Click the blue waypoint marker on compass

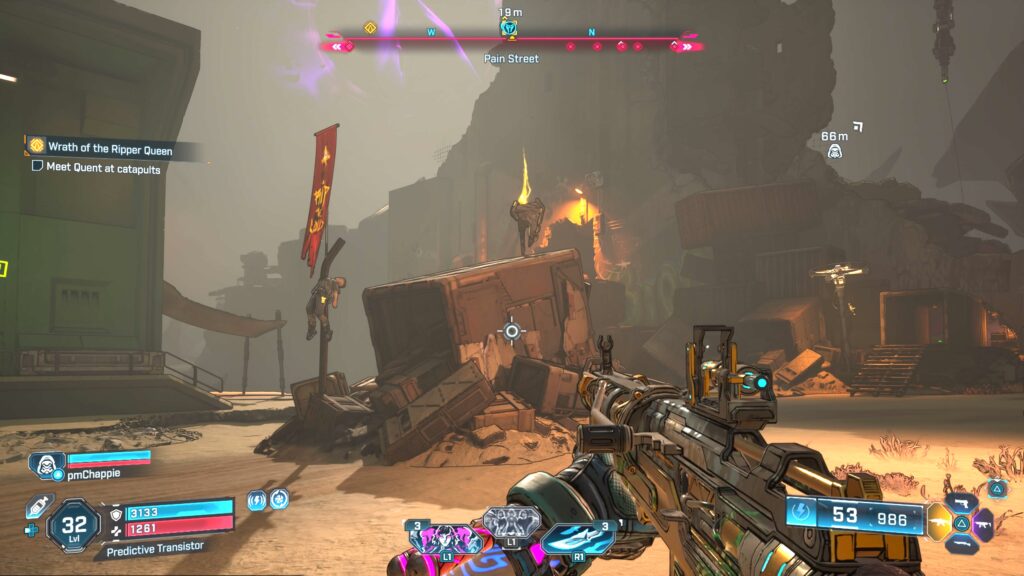point(509,28)
